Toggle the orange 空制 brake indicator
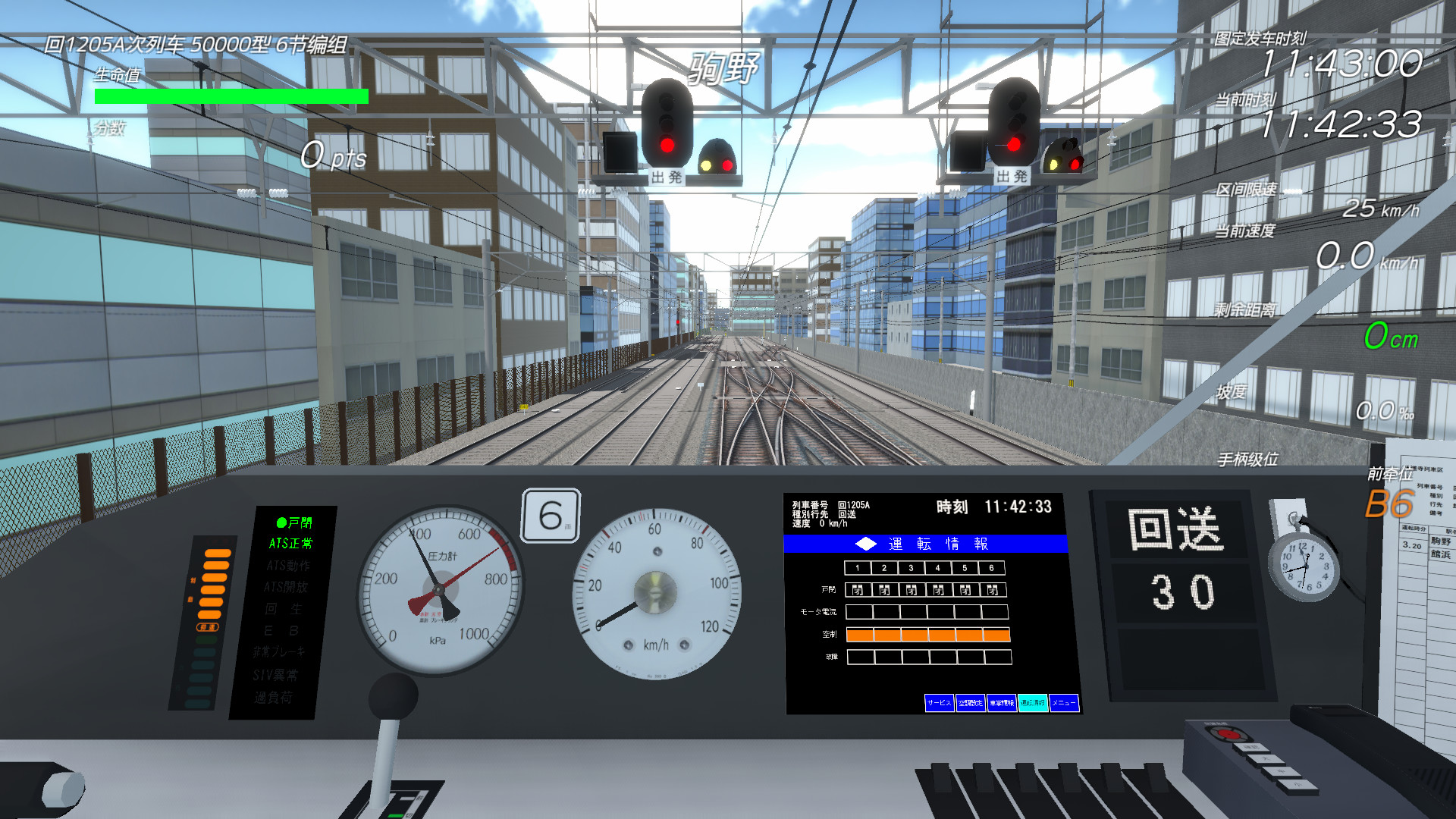Screen dimensions: 1456x819 929,635
